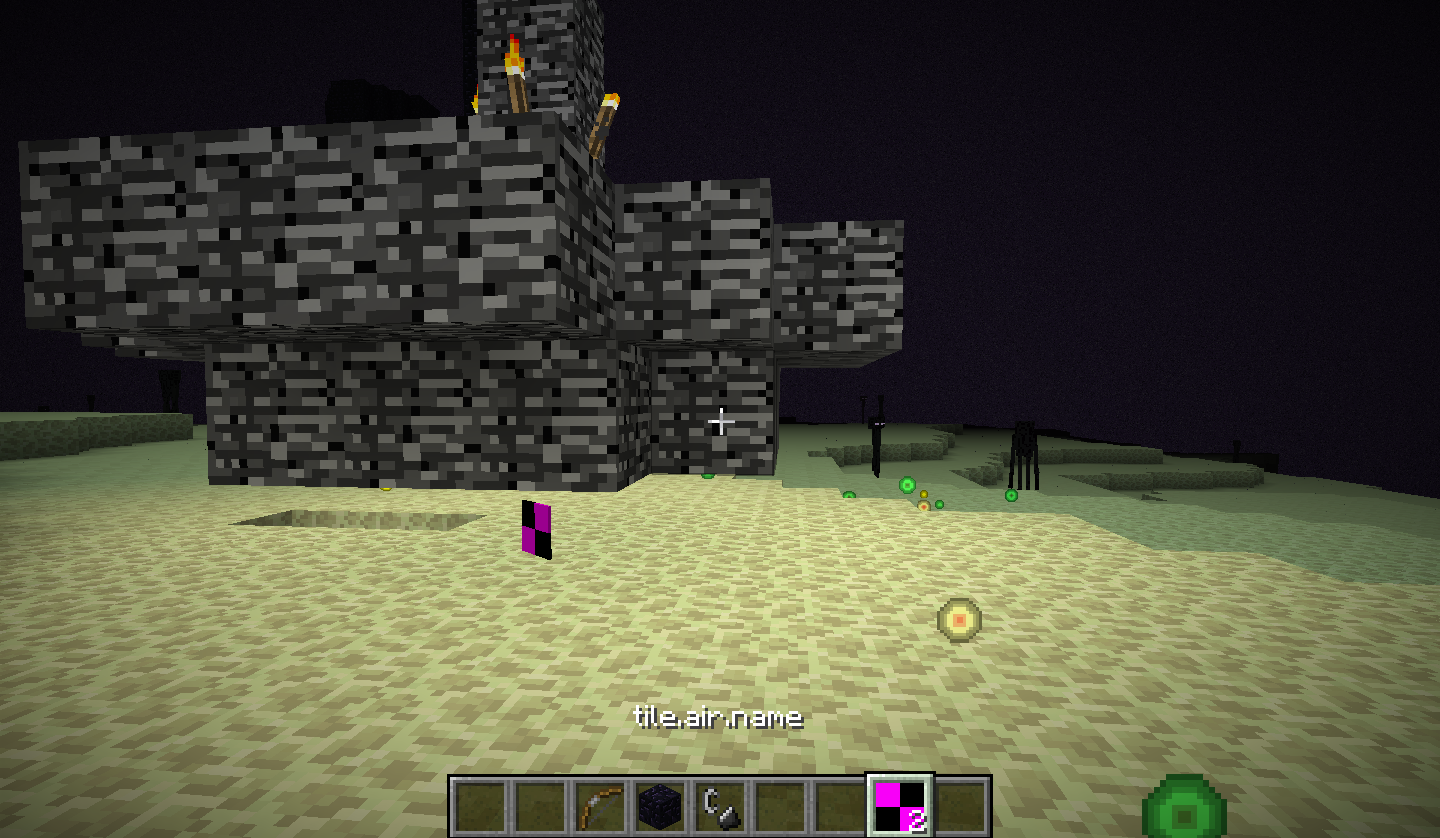1440x838 pixels.
Task: Select the bow in the hotbar
Action: point(600,806)
